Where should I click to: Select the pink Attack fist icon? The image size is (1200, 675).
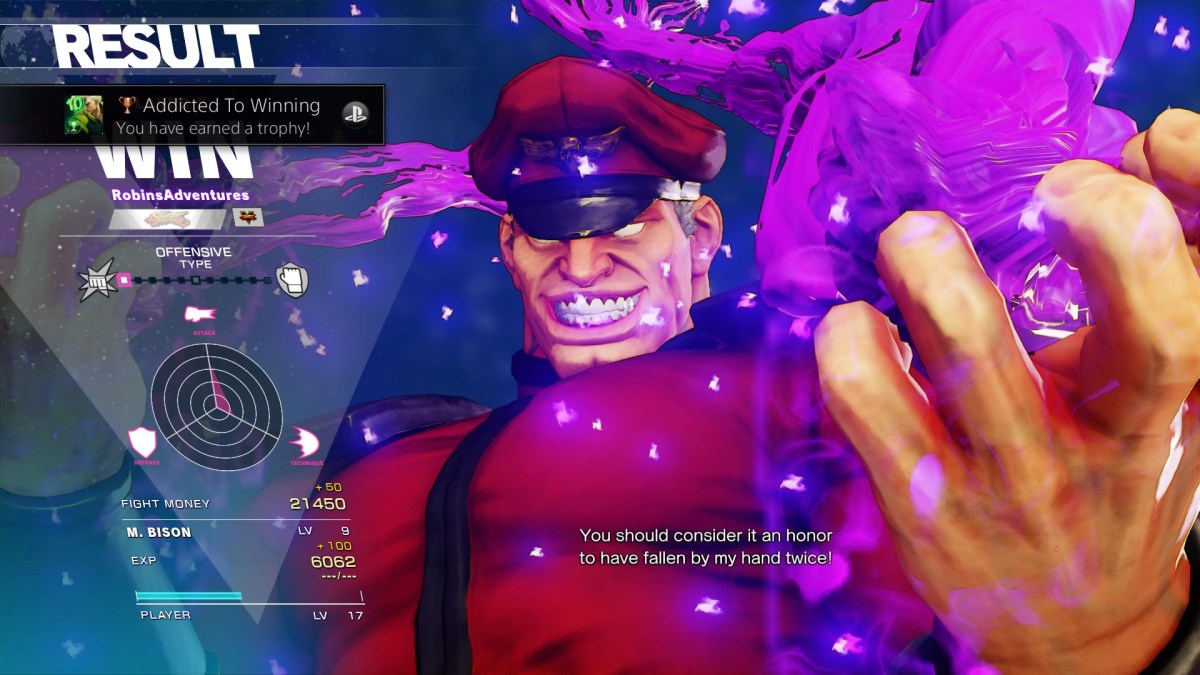(200, 316)
